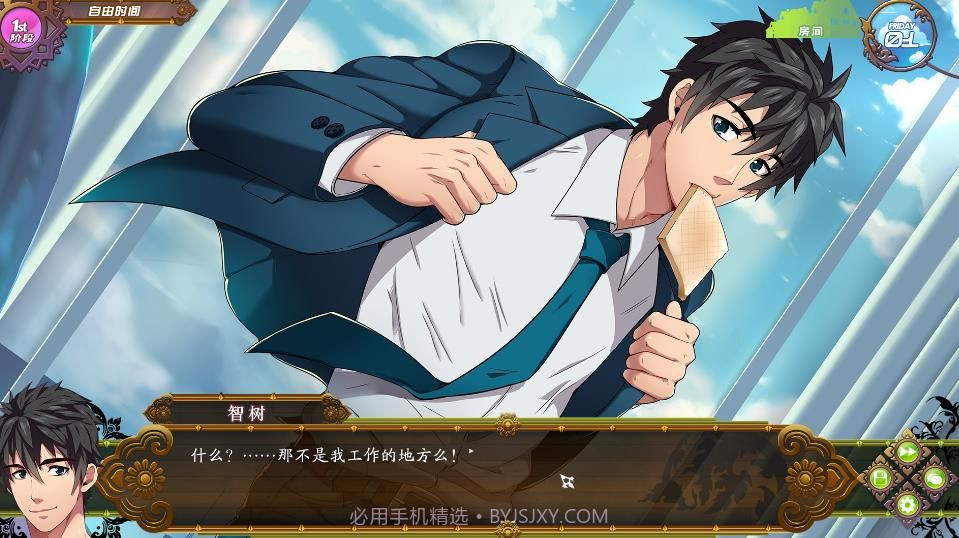
Task: Open the save menu floppy disk icon
Action: tap(880, 479)
